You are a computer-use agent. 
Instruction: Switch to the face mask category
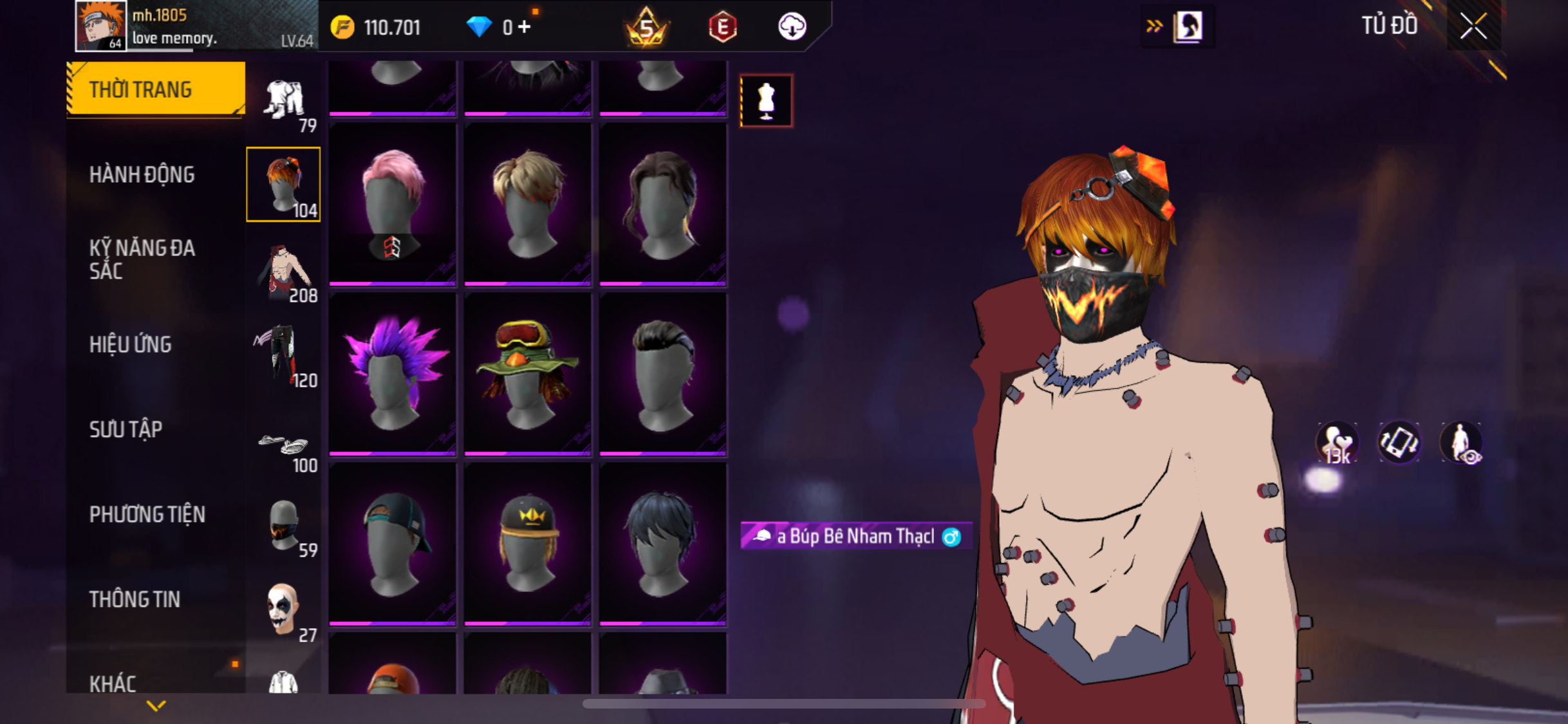[284, 527]
